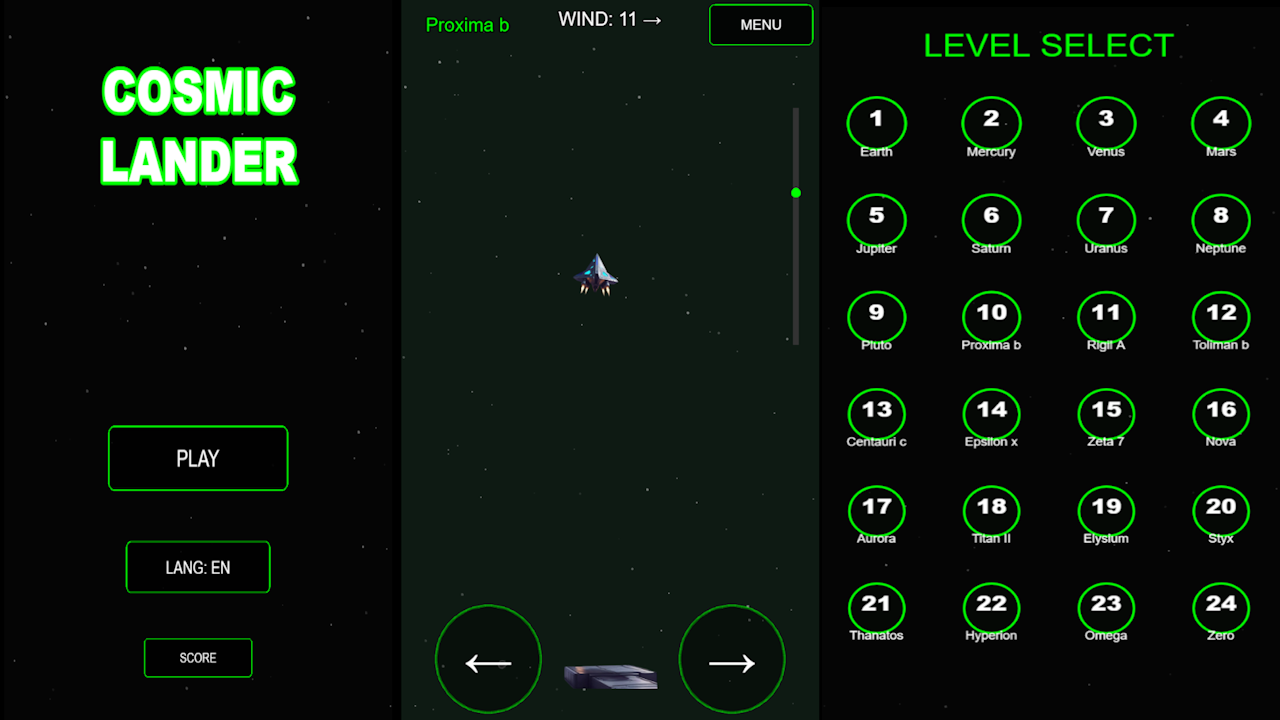Screen dimensions: 1280x720
Task: Click the lander spaceship sprite
Action: click(x=596, y=275)
